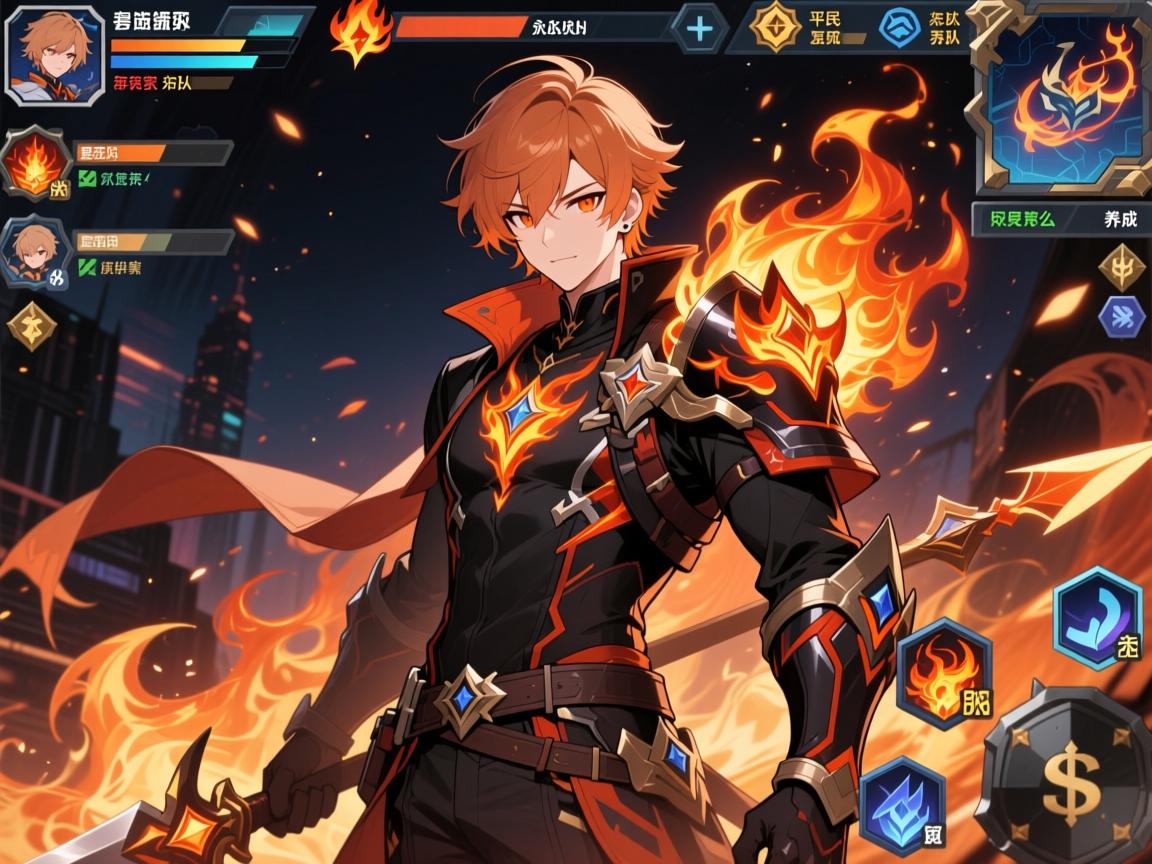This screenshot has height=864, width=1152.
Task: Select the gold star badge icon
Action: coord(774,28)
